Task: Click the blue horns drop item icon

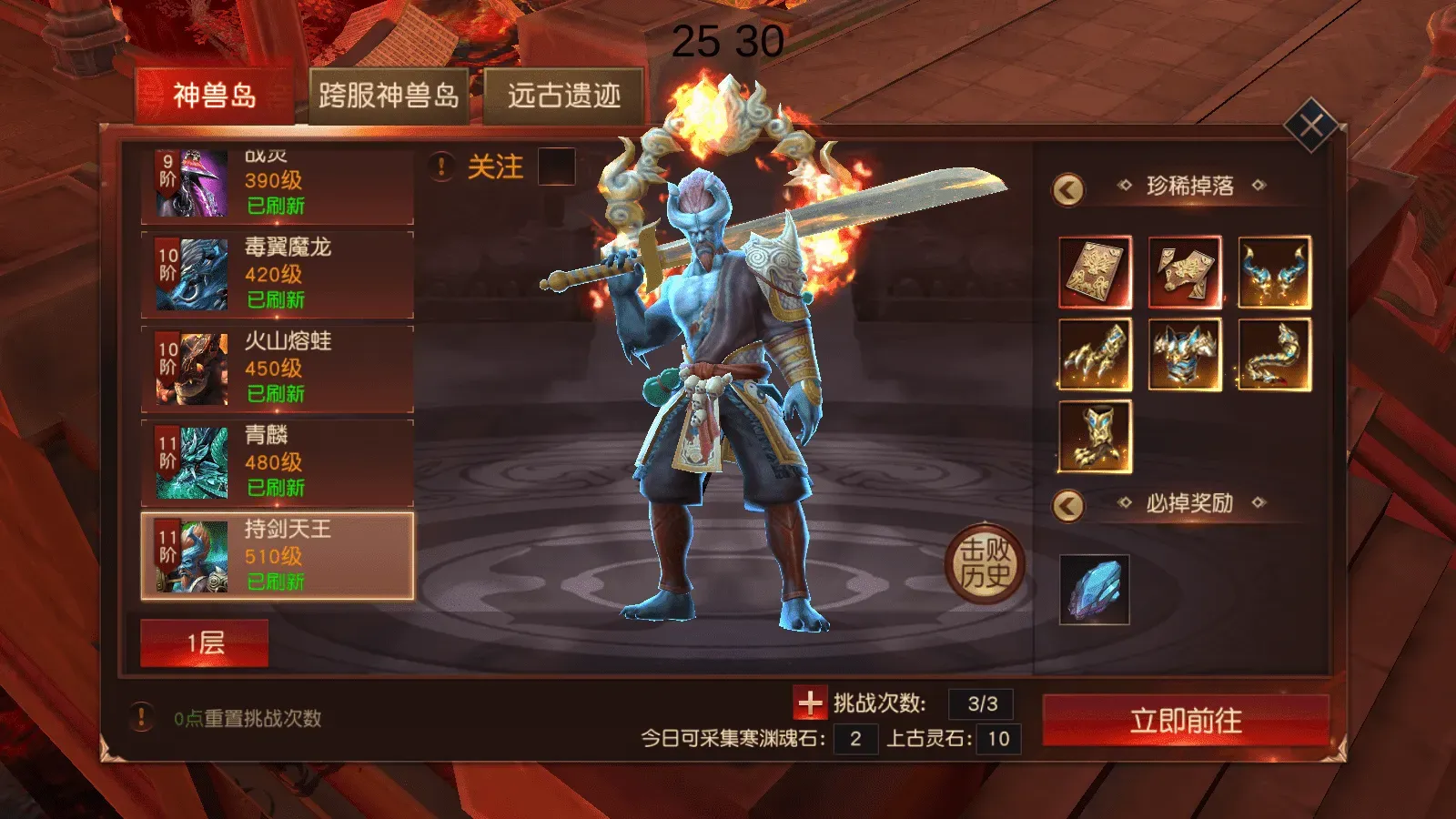Action: tap(1277, 271)
